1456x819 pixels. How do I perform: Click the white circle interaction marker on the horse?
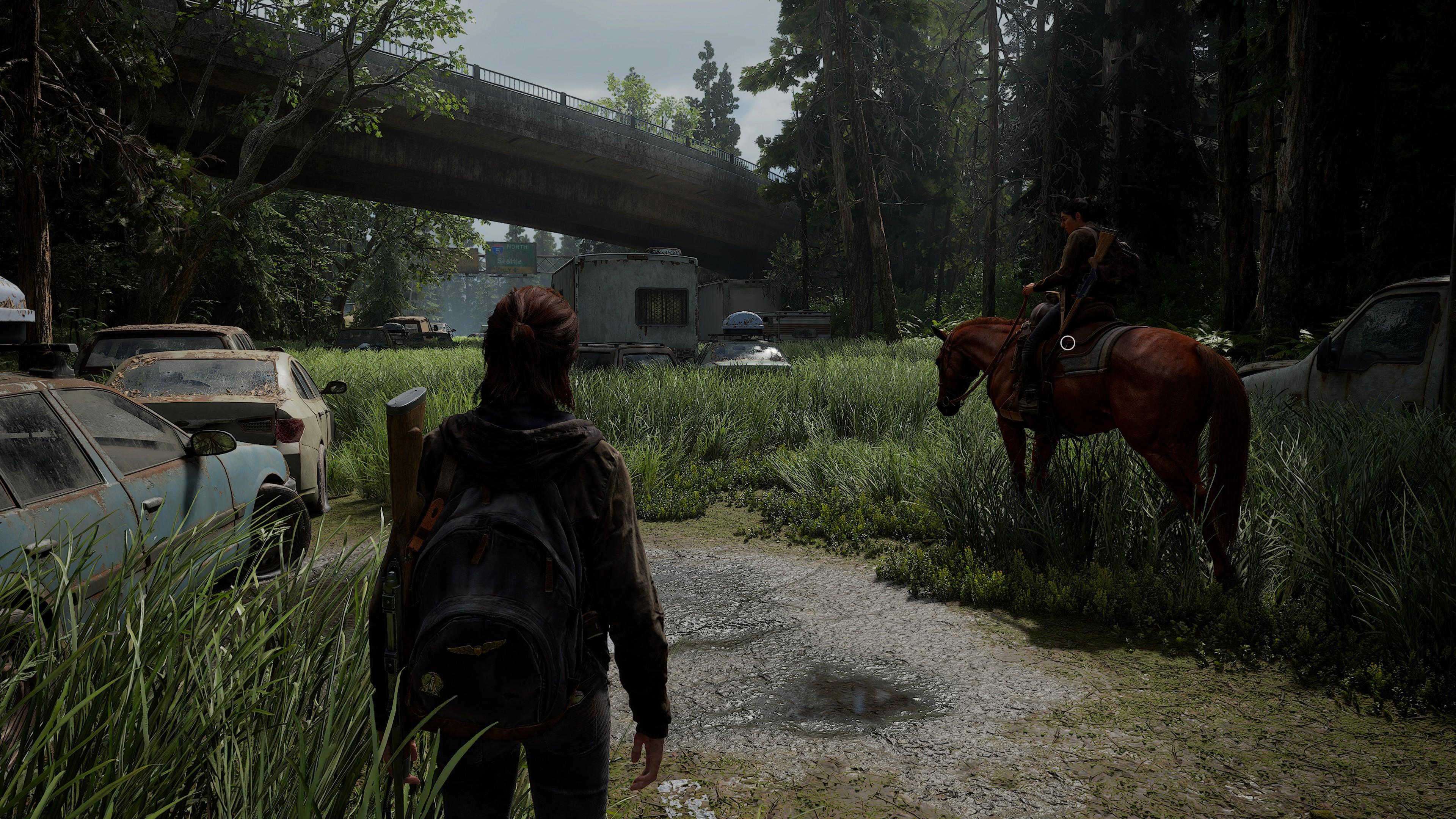point(1068,342)
